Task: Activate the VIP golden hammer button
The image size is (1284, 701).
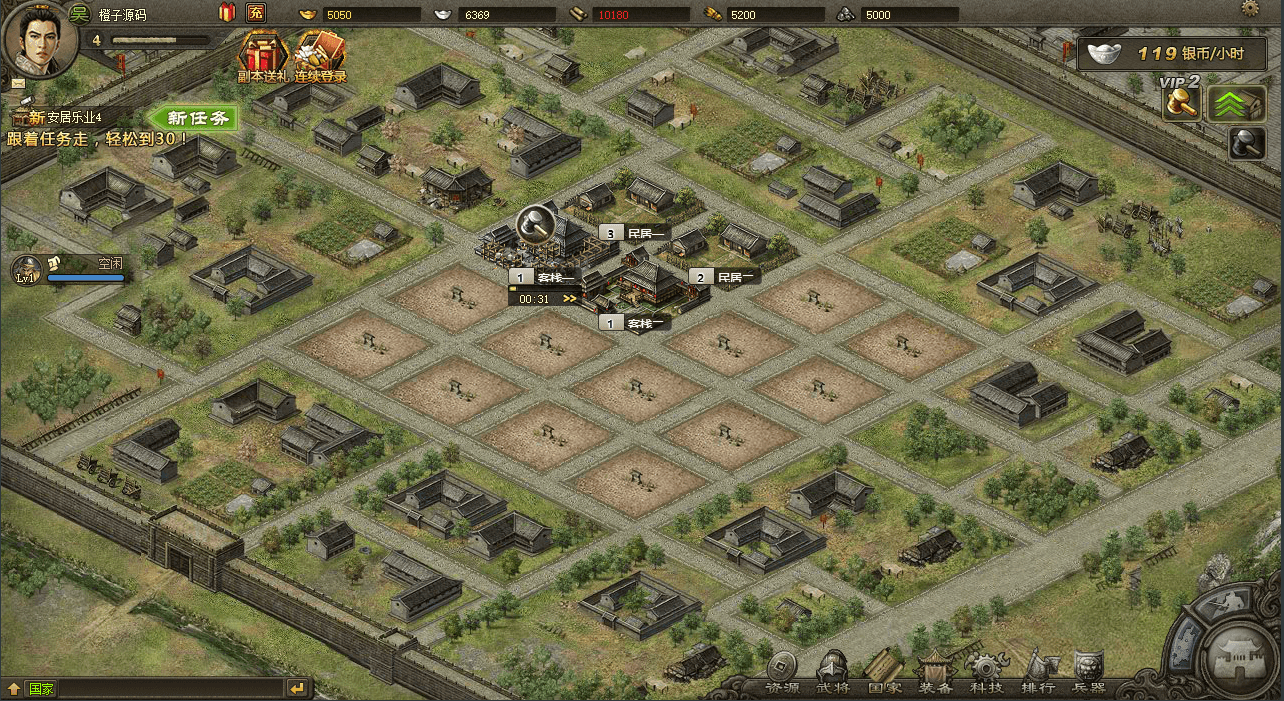Action: click(1181, 104)
